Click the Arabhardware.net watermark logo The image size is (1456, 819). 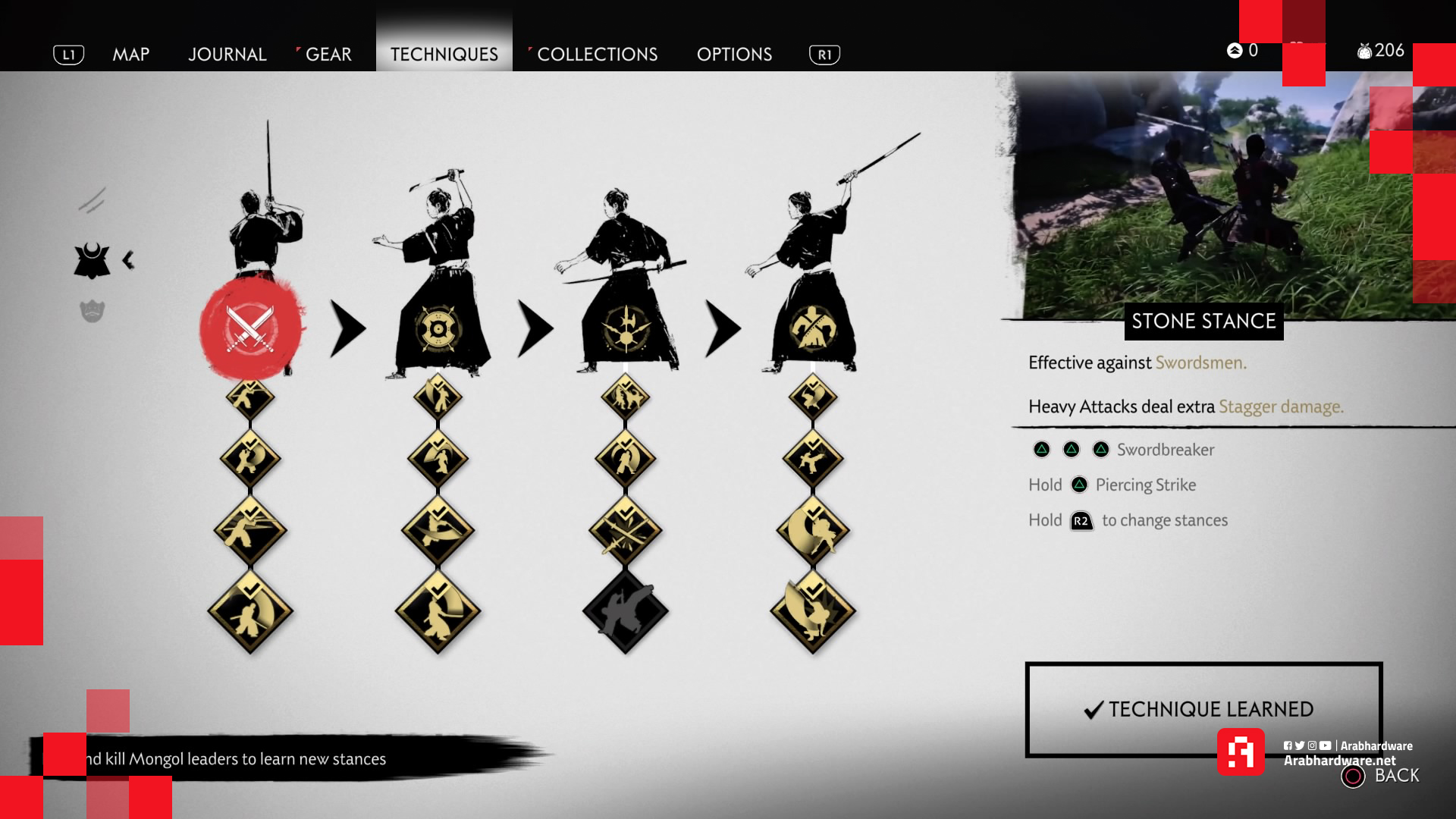[1241, 752]
